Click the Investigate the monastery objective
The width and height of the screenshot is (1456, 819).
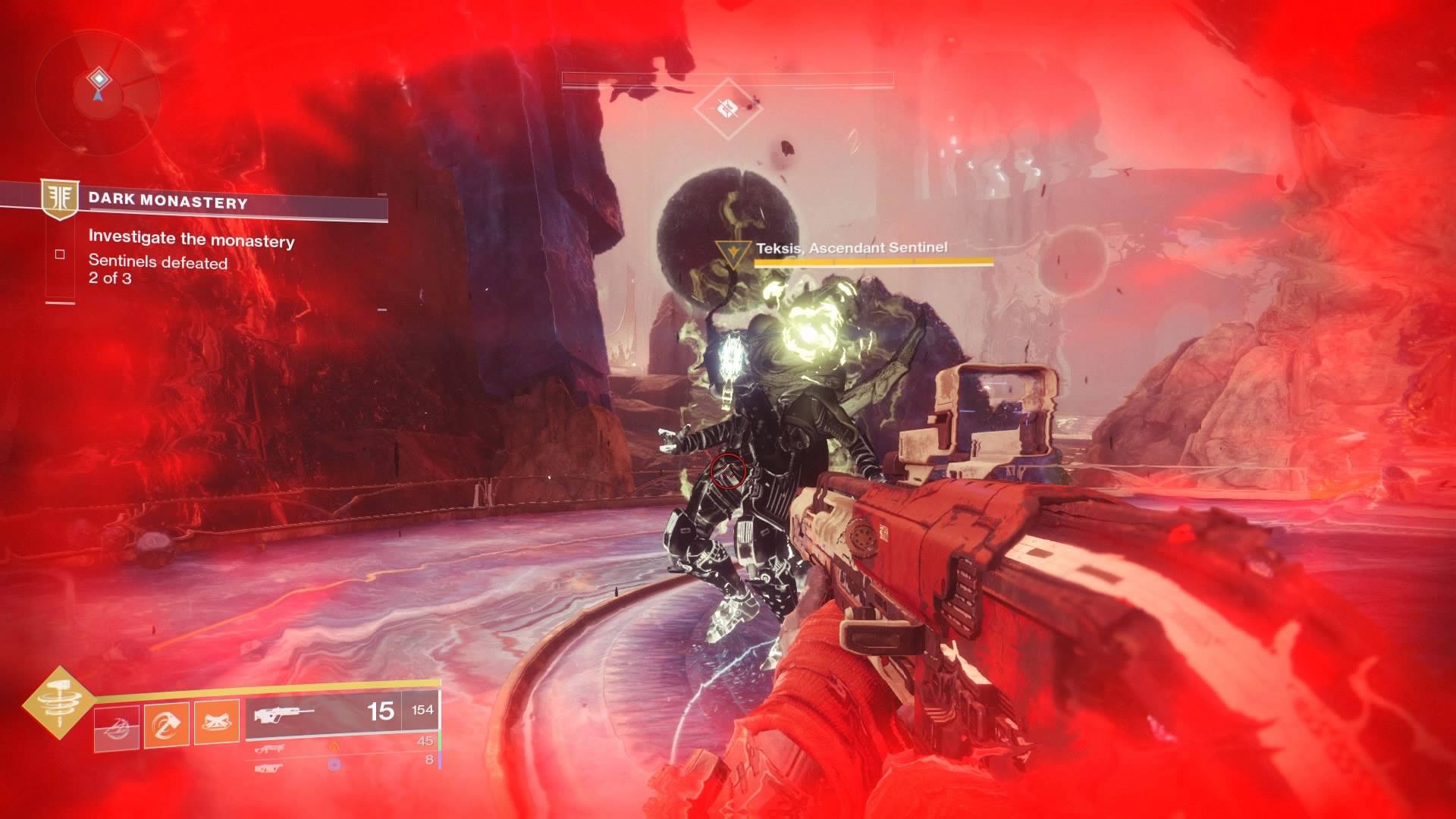click(x=191, y=240)
